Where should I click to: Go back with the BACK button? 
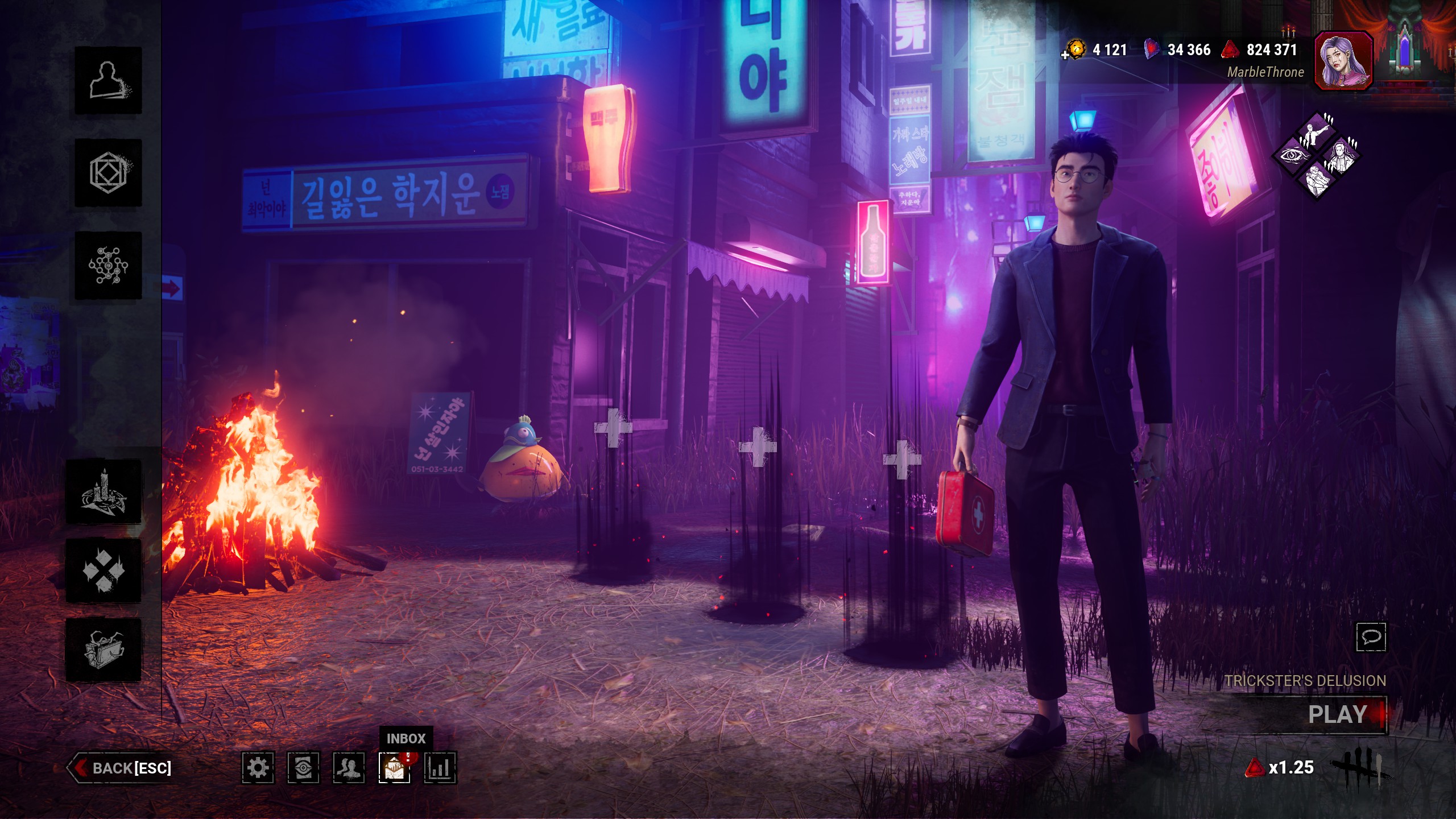(122, 768)
